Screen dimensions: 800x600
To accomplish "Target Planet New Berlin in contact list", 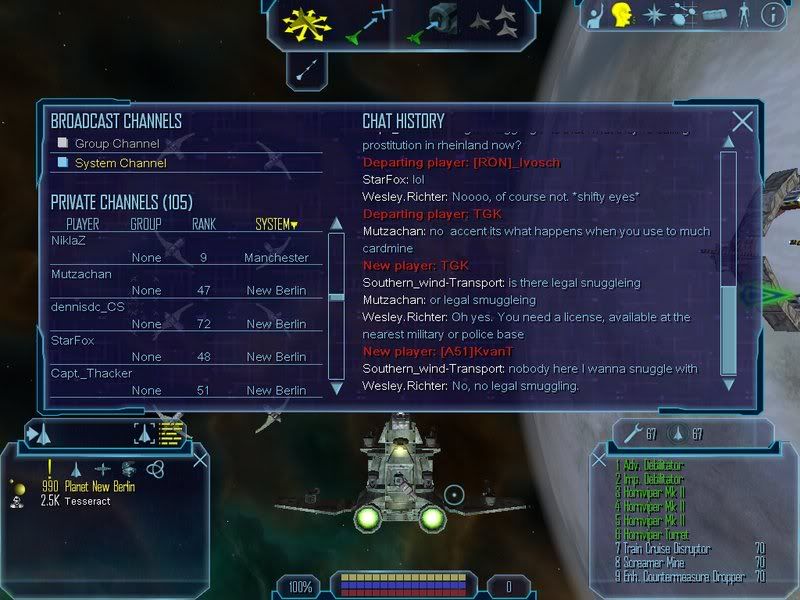I will (99, 486).
